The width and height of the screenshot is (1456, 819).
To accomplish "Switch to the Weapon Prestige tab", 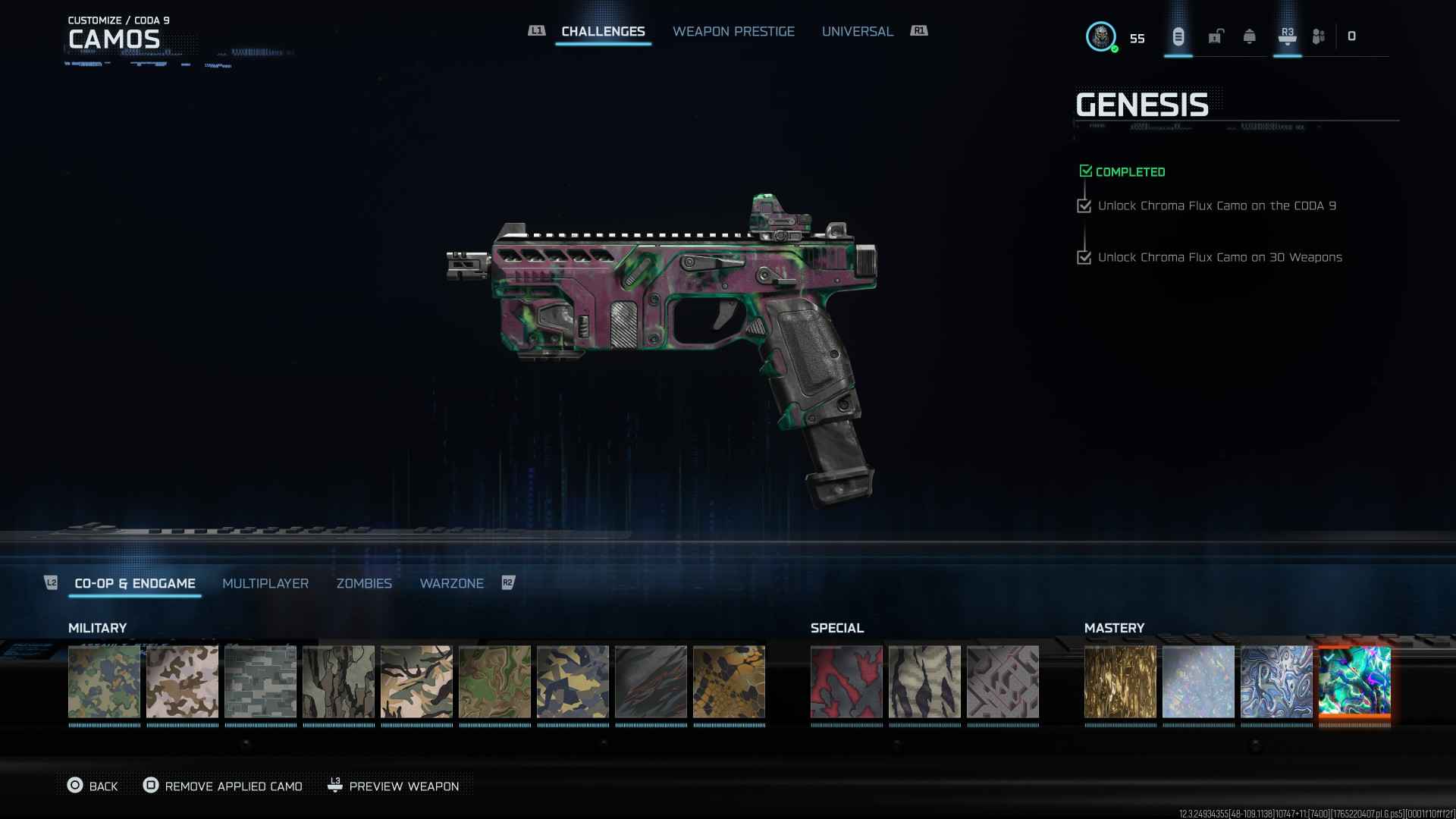I will click(733, 31).
